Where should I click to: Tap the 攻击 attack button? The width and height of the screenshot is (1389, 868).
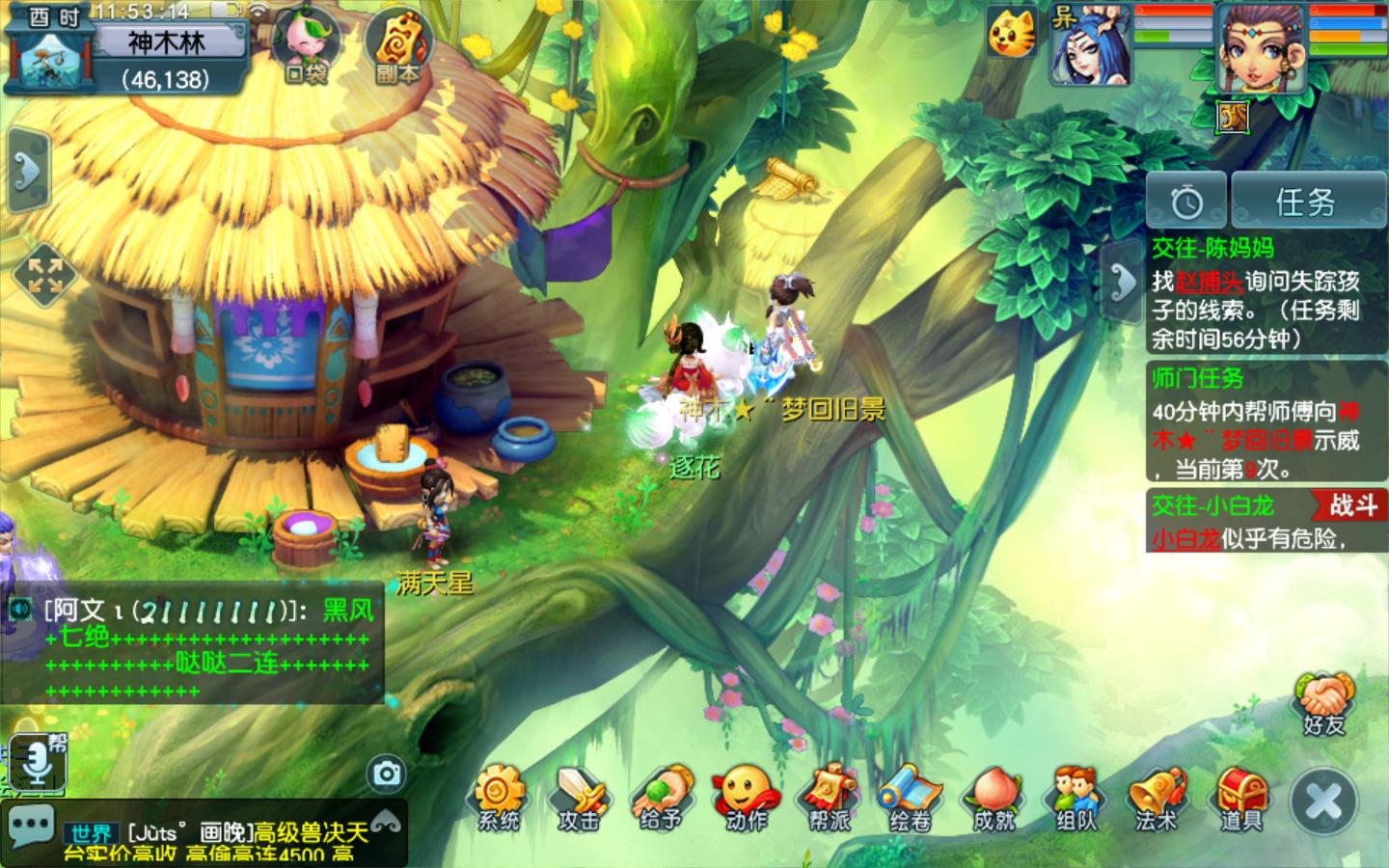click(579, 799)
